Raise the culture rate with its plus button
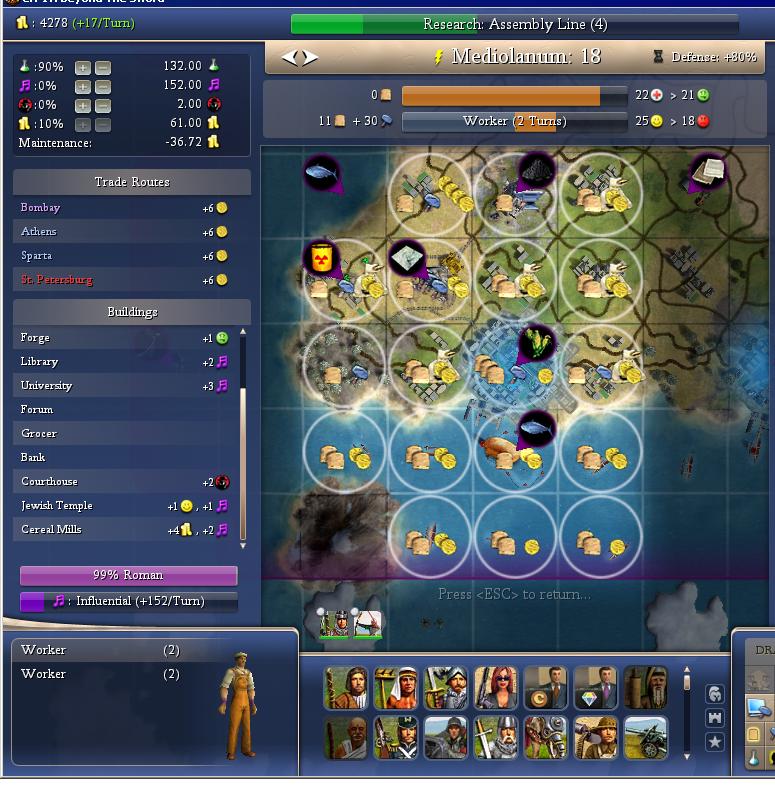This screenshot has height=791, width=775. (82, 86)
